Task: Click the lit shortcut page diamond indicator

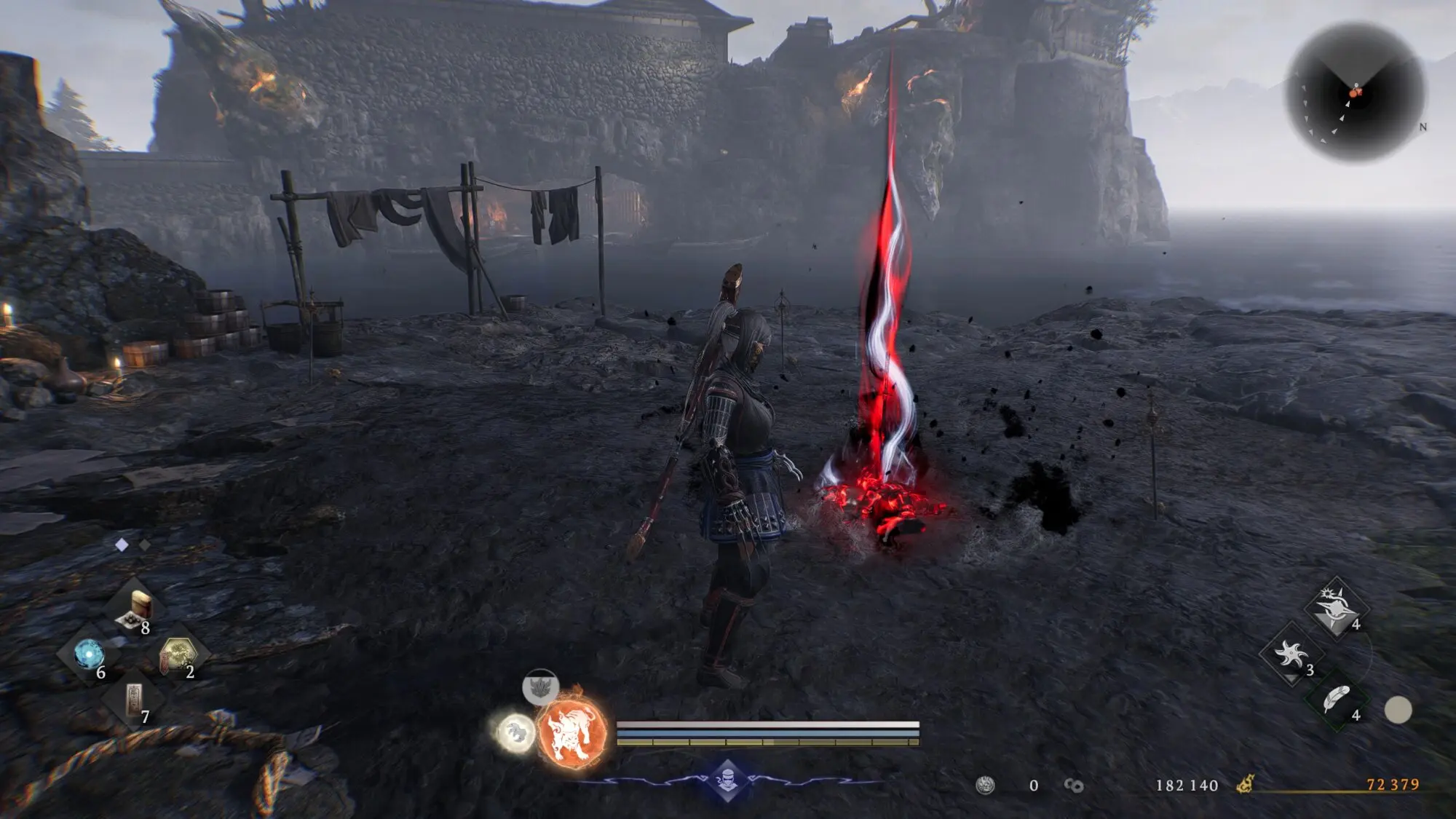Action: tap(122, 545)
